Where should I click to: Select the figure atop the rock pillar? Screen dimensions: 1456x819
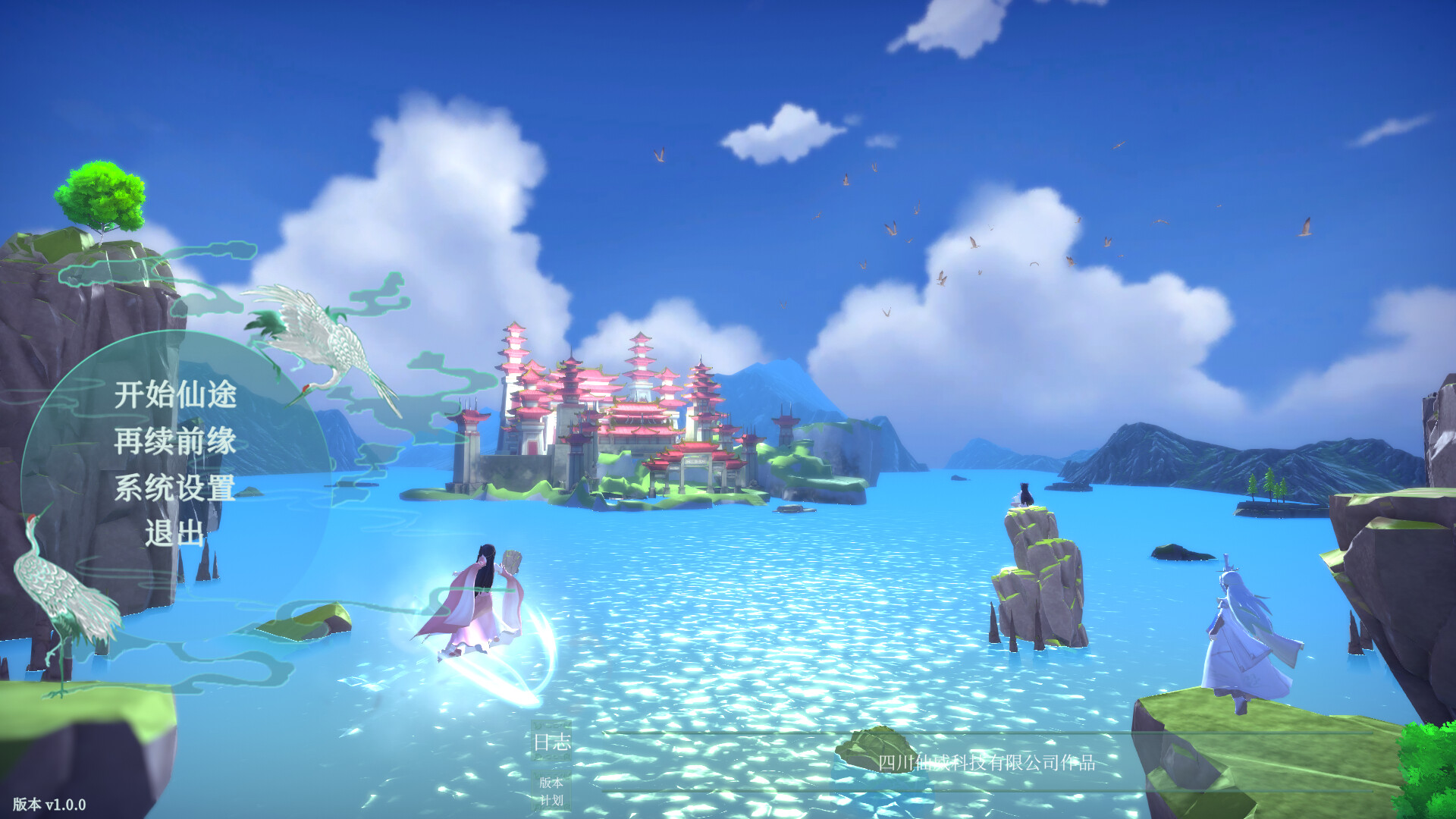(1022, 493)
